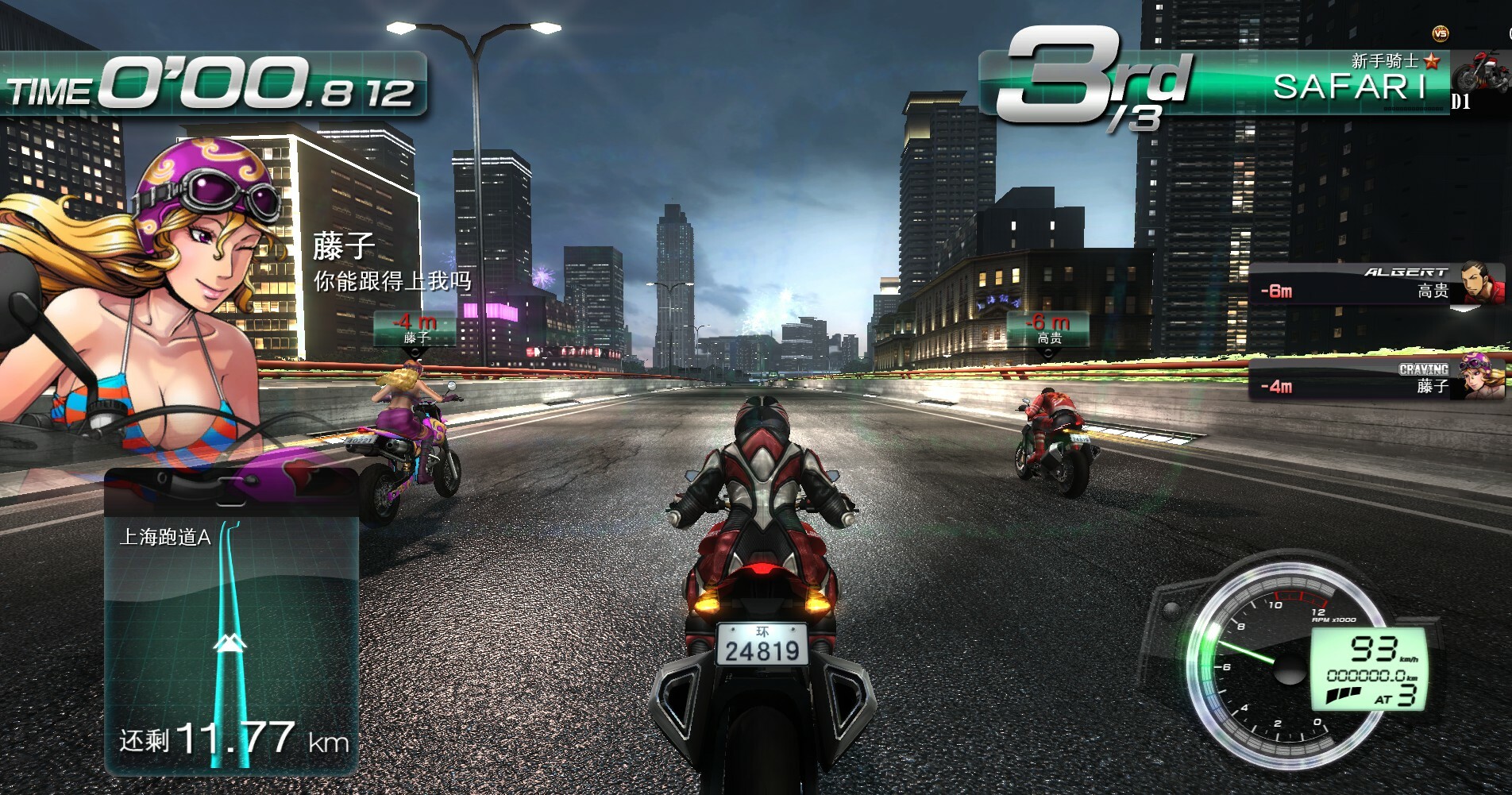1512x795 pixels.
Task: Toggle the -4m marker above 藤子's bike
Action: (414, 327)
